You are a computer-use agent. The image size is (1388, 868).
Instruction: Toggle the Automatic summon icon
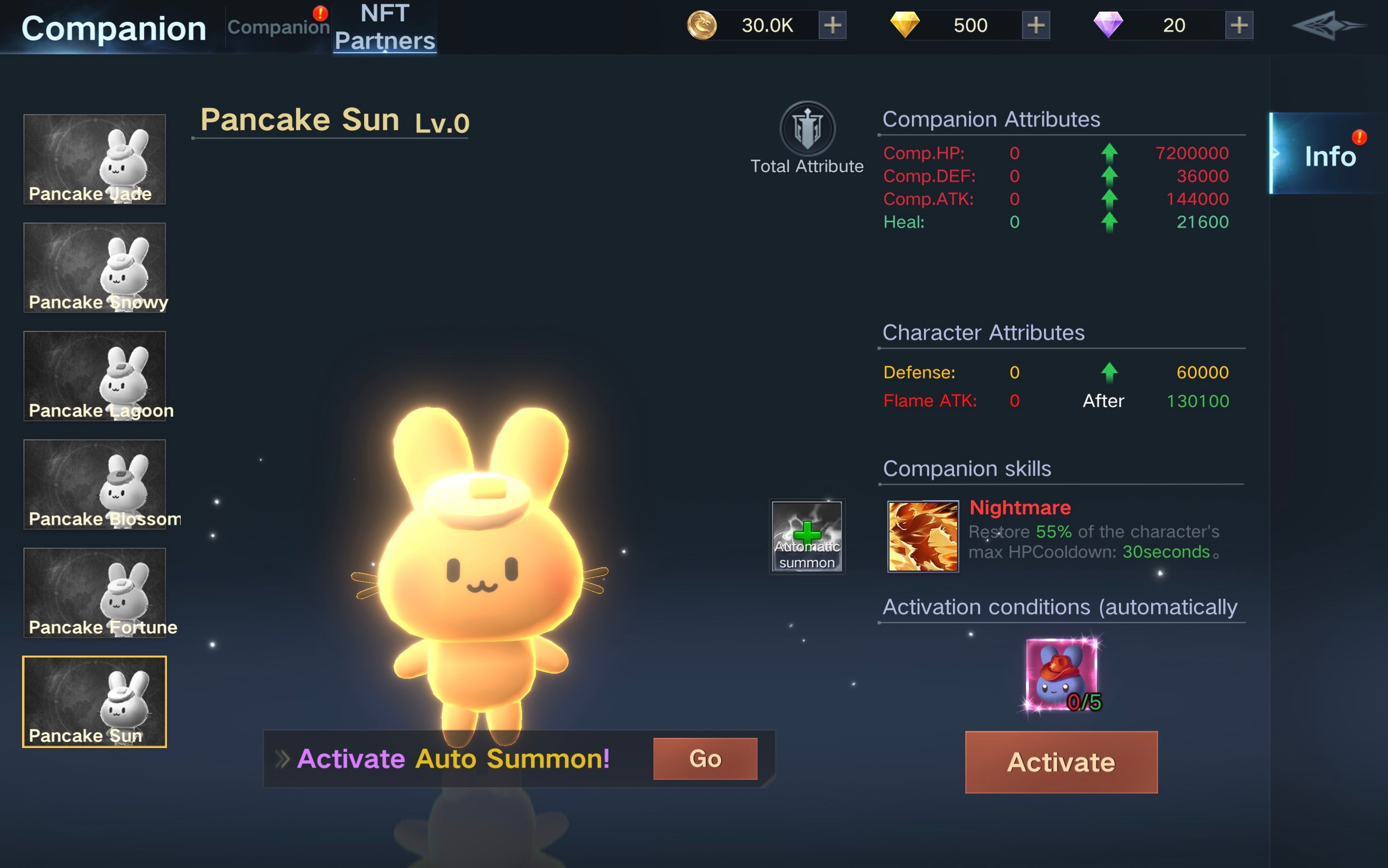pyautogui.click(x=807, y=536)
